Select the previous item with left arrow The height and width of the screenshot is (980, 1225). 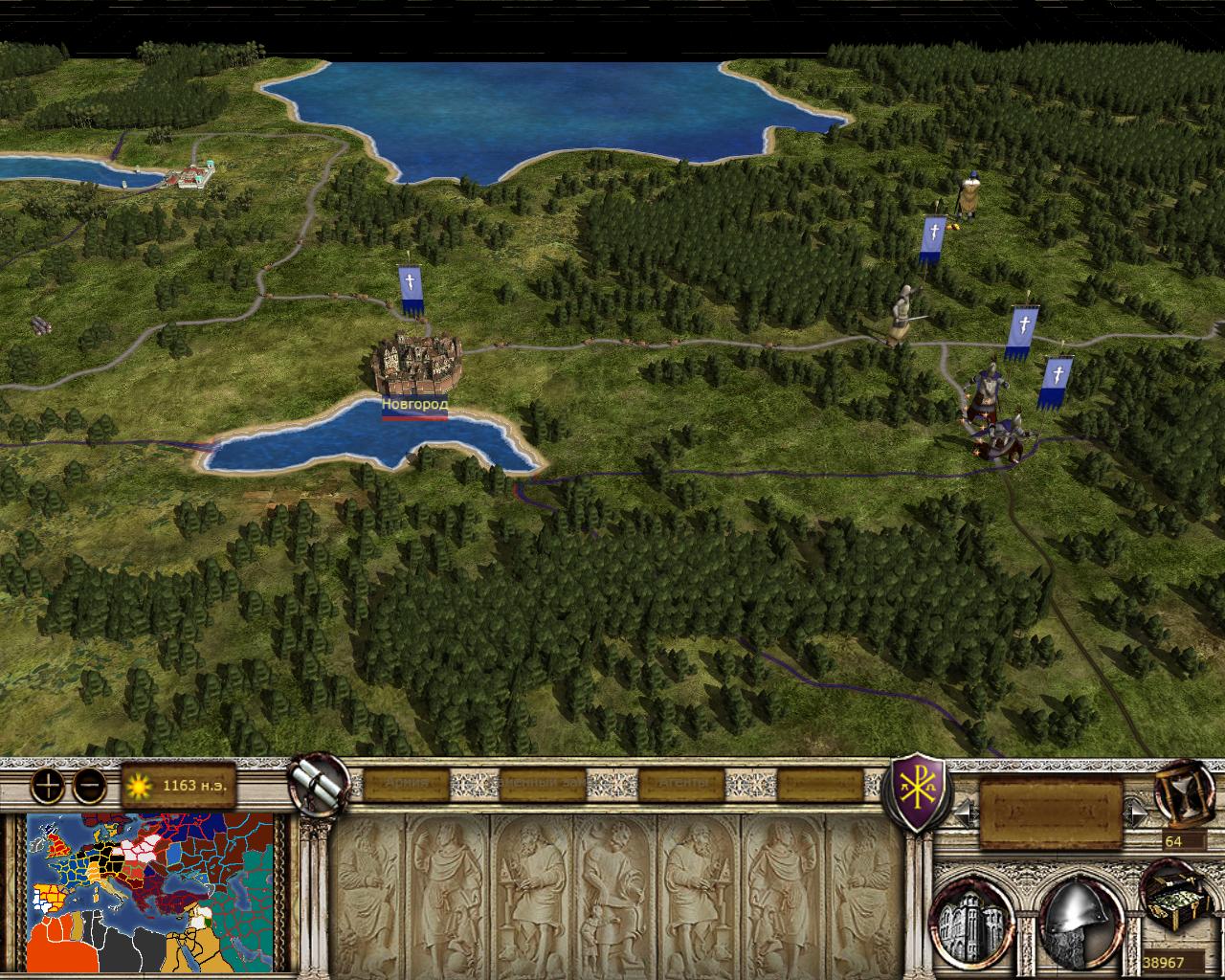point(965,813)
